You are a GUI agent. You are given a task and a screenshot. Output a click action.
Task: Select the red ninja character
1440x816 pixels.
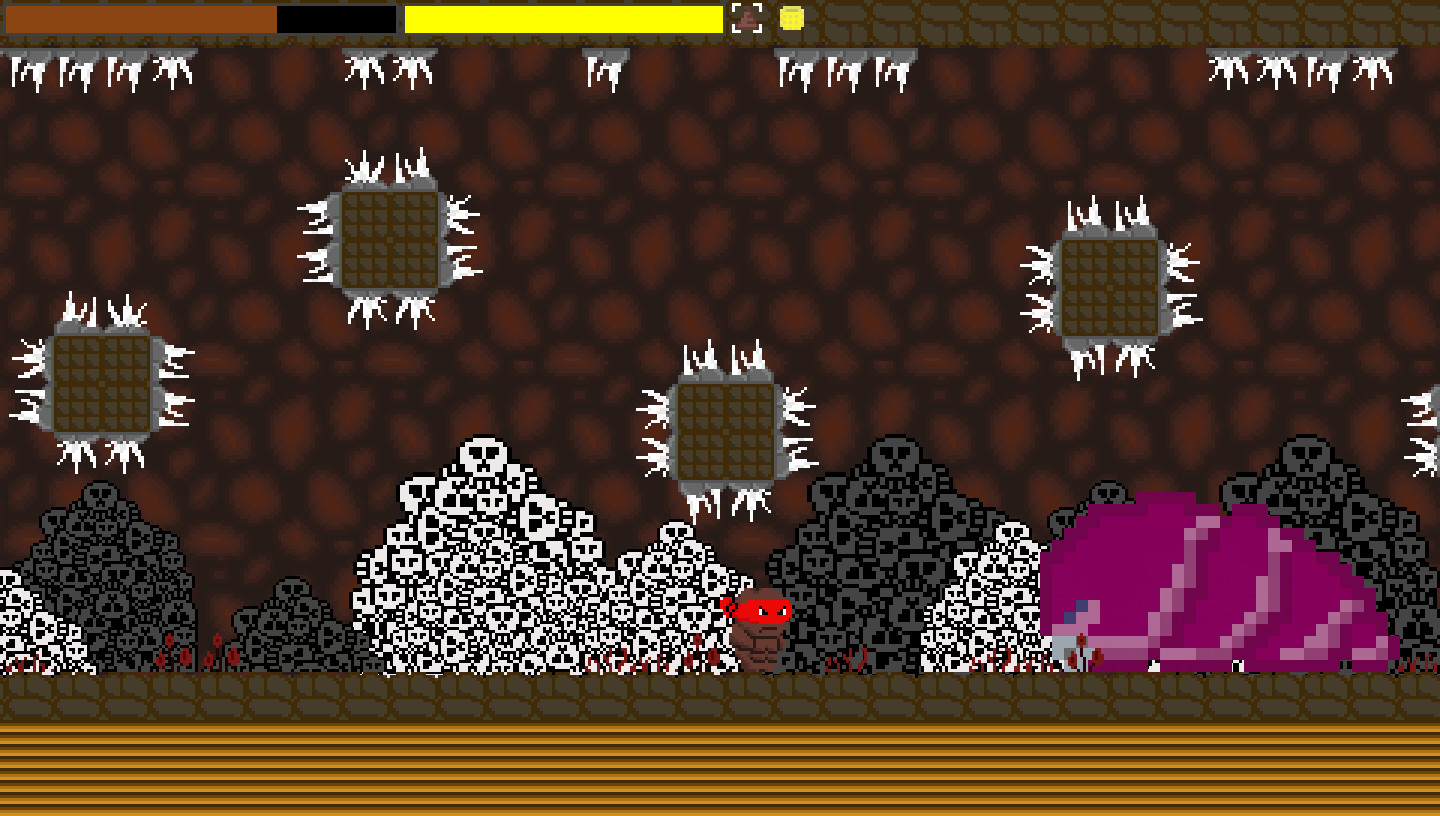(765, 608)
